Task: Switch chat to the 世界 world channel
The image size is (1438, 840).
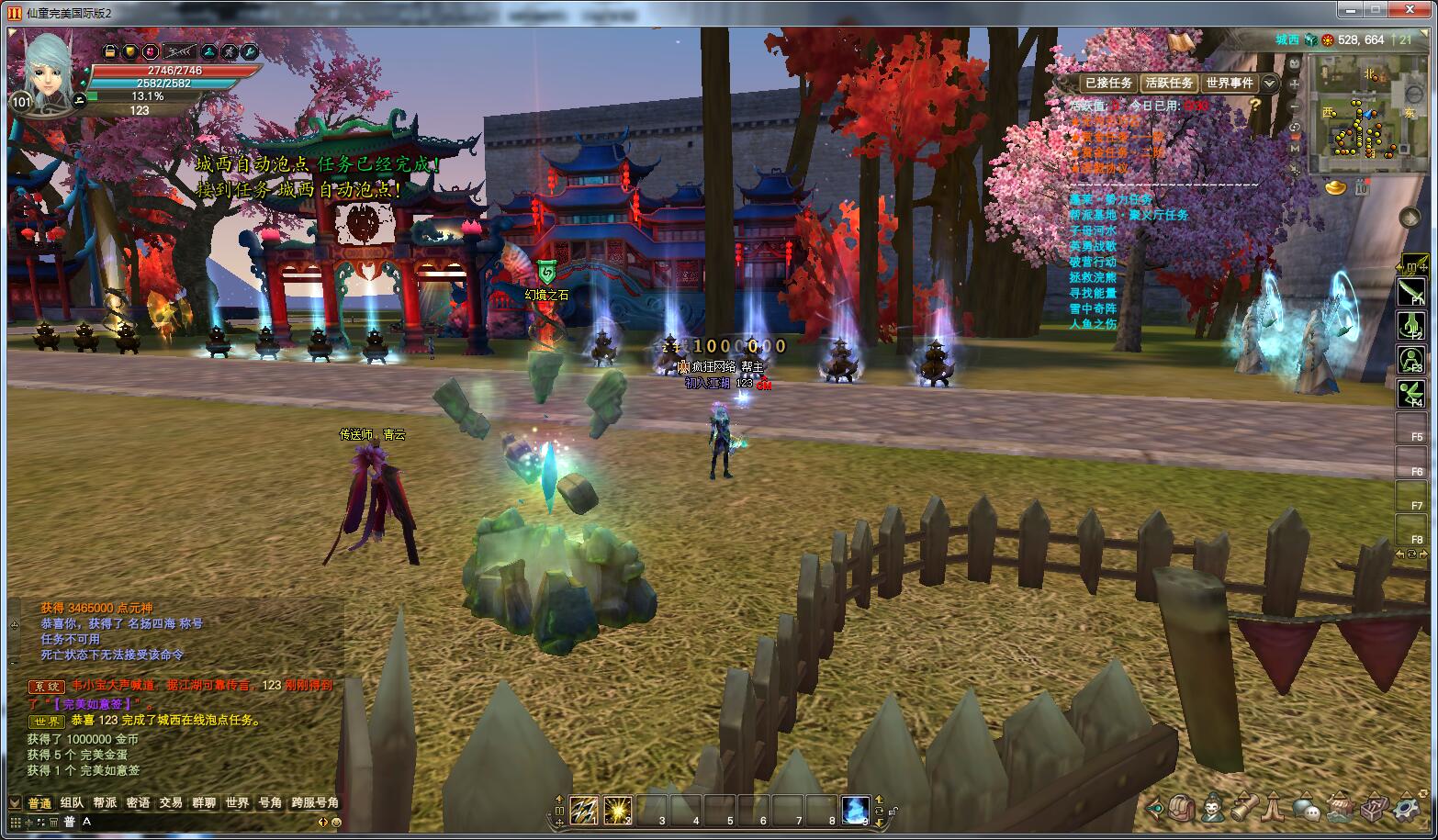Action: (x=237, y=802)
